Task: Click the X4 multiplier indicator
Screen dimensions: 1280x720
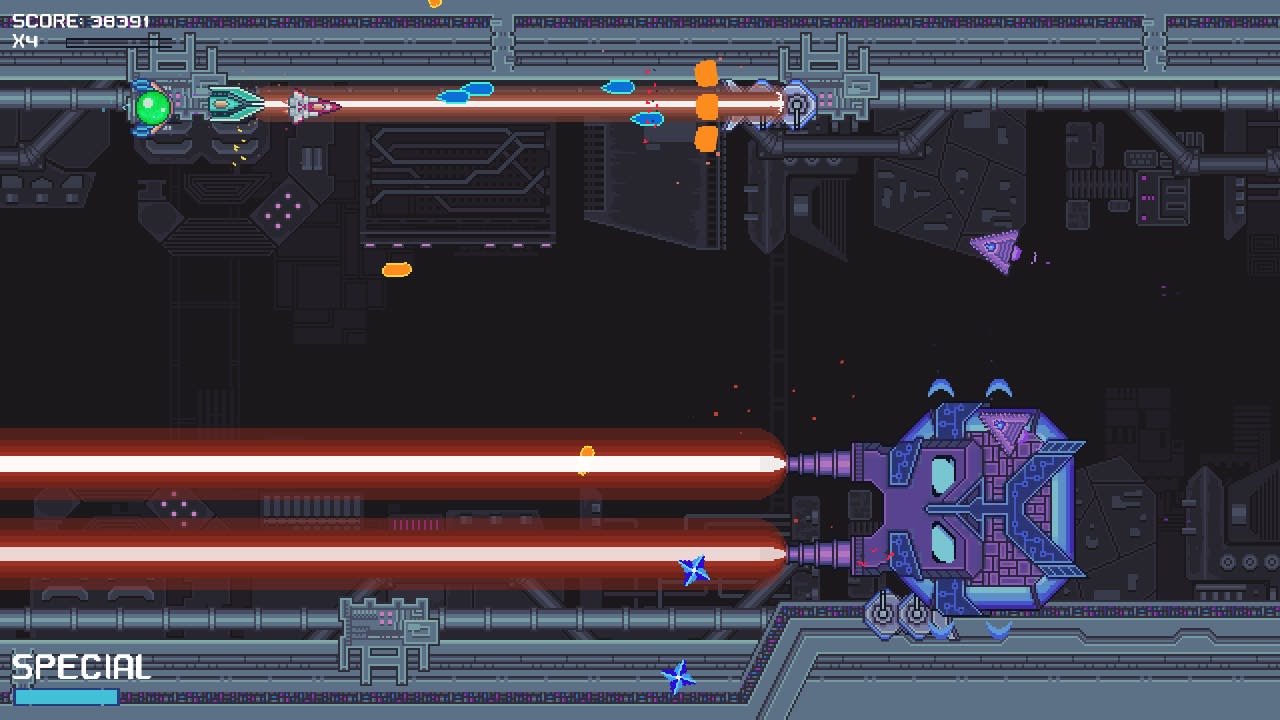Action: tap(25, 38)
